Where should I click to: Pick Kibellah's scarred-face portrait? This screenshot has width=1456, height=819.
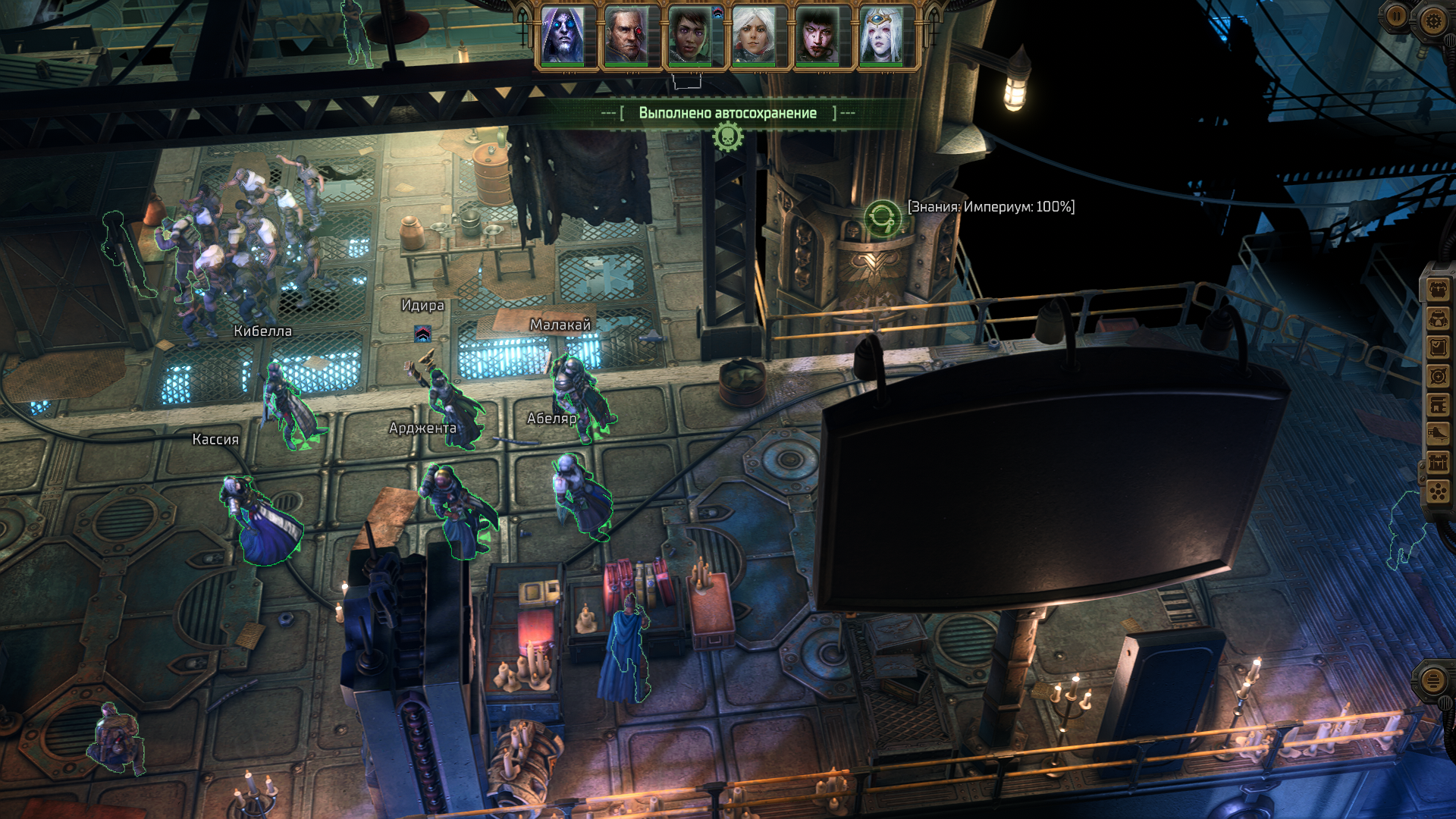pyautogui.click(x=817, y=36)
